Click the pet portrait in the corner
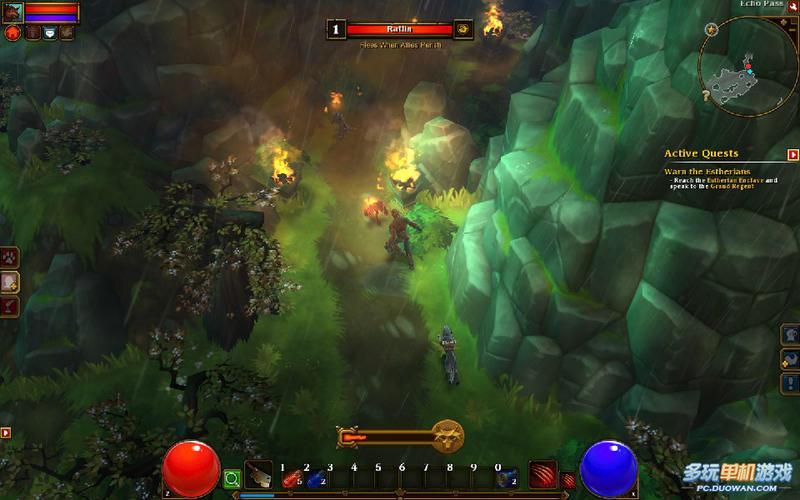The height and width of the screenshot is (500, 800). [x=11, y=10]
